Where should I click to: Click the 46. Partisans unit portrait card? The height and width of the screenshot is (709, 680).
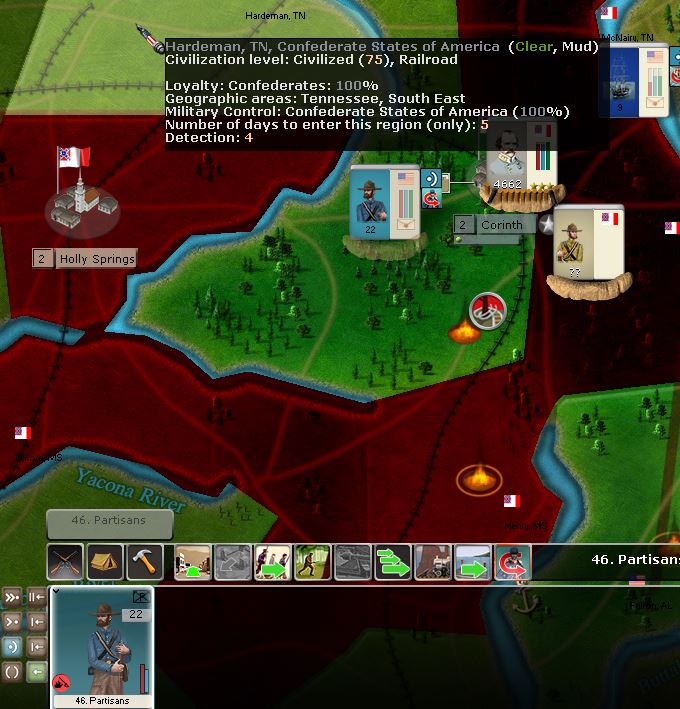tap(103, 643)
